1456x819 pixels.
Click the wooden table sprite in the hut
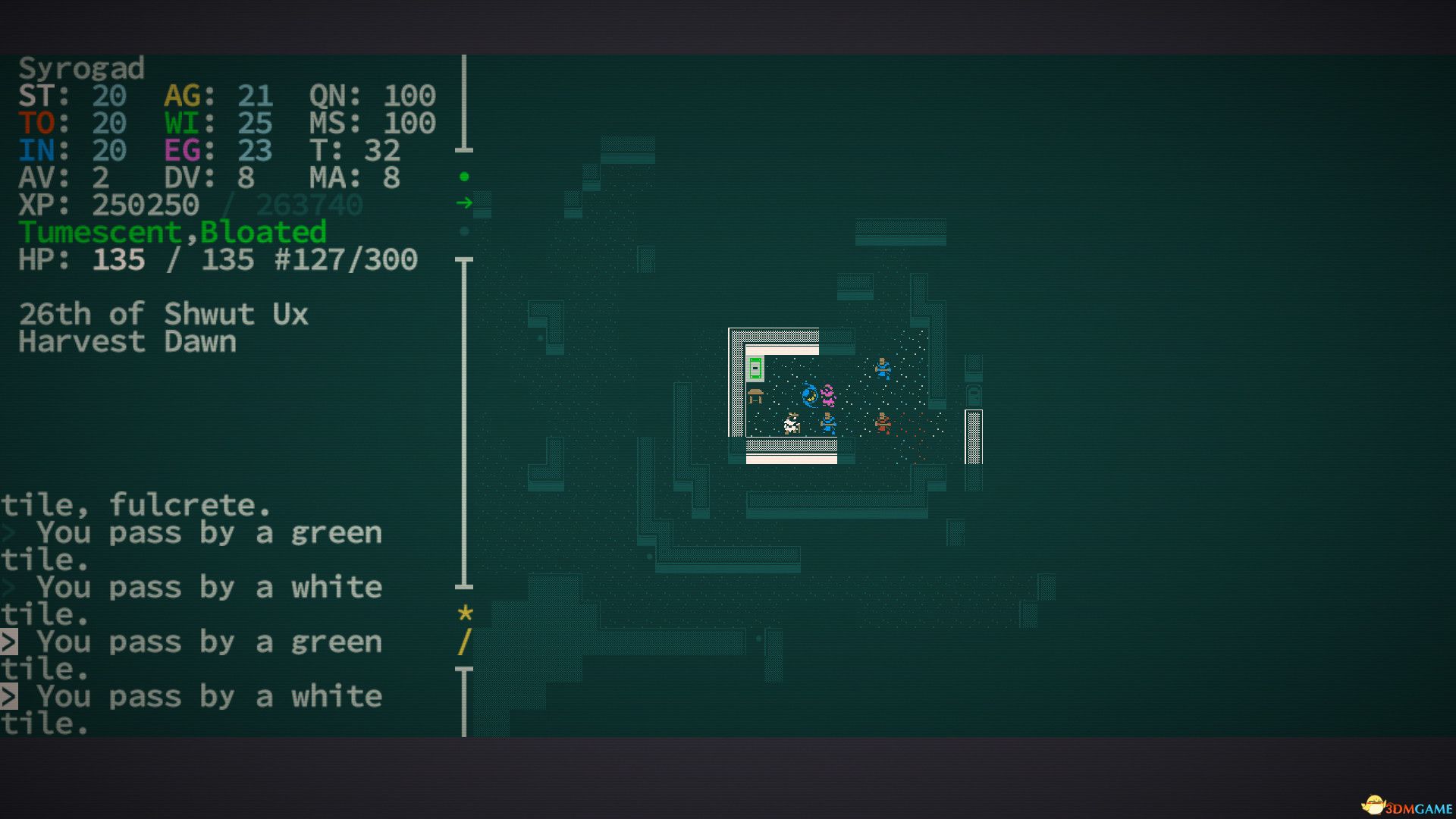(756, 396)
